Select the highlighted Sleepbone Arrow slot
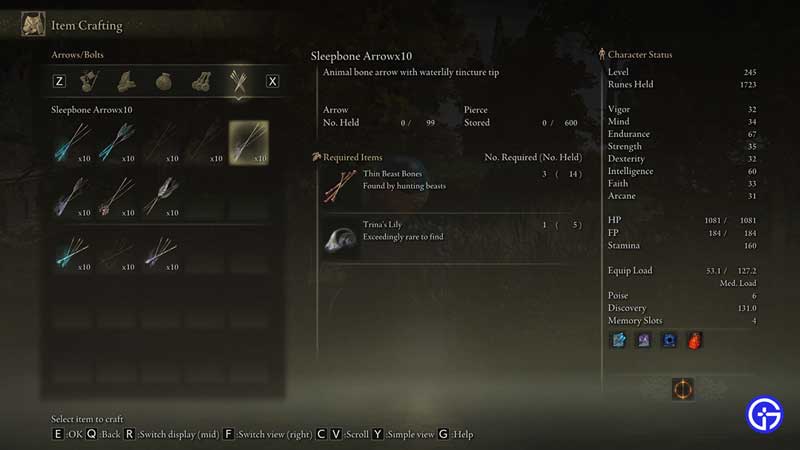 (248, 141)
